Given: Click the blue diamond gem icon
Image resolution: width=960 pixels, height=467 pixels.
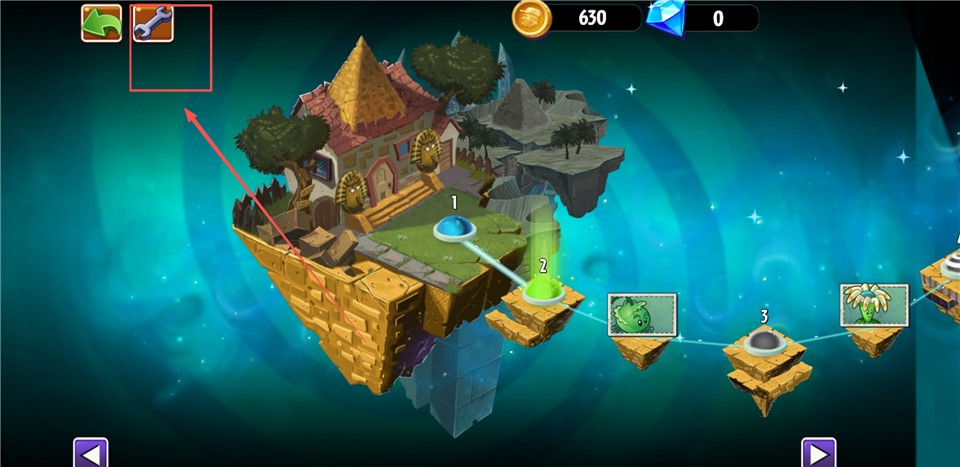Looking at the screenshot, I should (665, 17).
